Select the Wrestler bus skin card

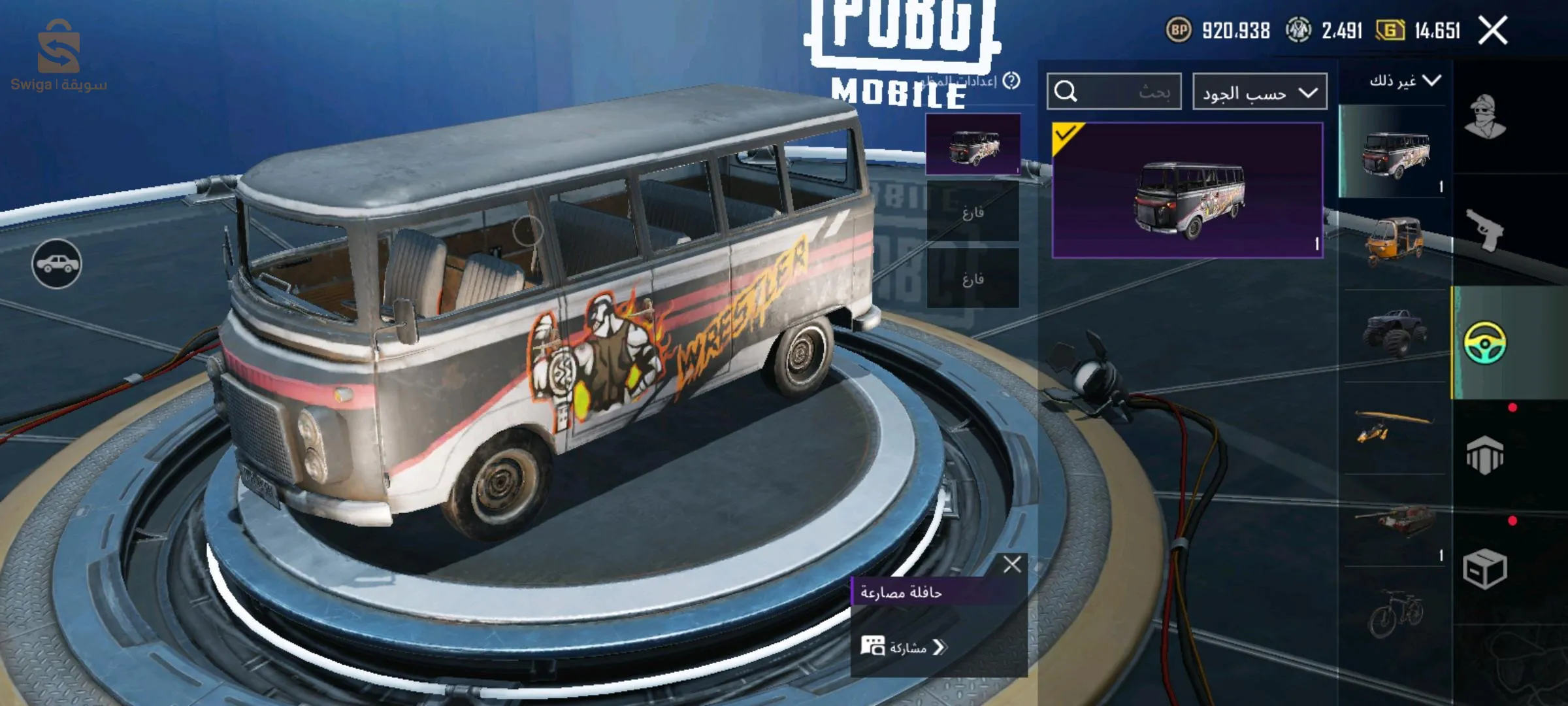pos(1187,190)
